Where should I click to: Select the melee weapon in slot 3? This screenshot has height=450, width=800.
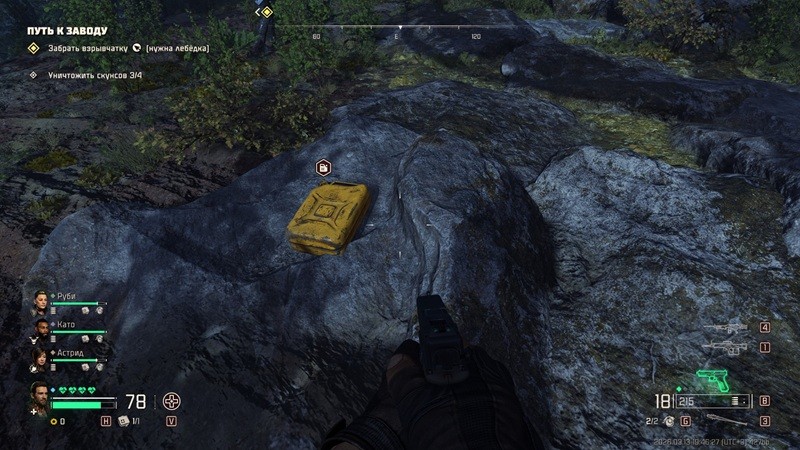pos(725,420)
